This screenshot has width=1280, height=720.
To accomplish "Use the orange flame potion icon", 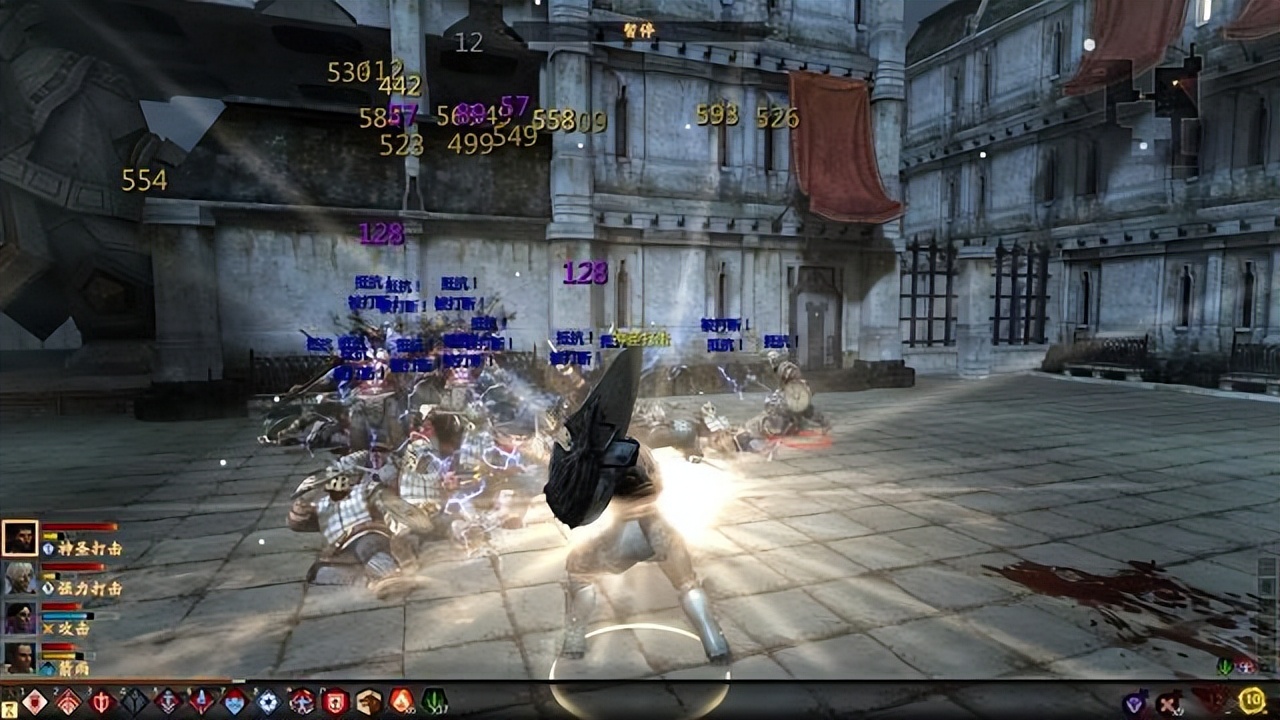I will coord(401,701).
